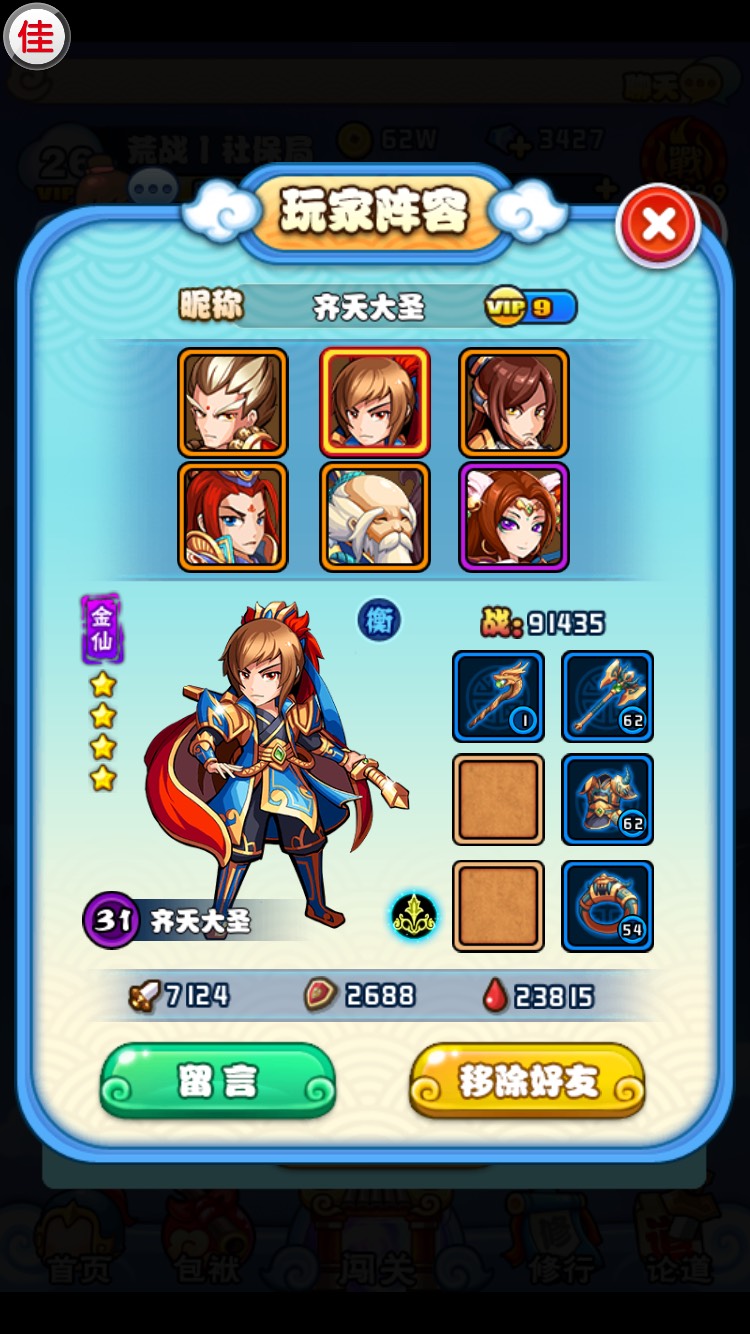Inspect the battle axe equipment slot

[607, 696]
